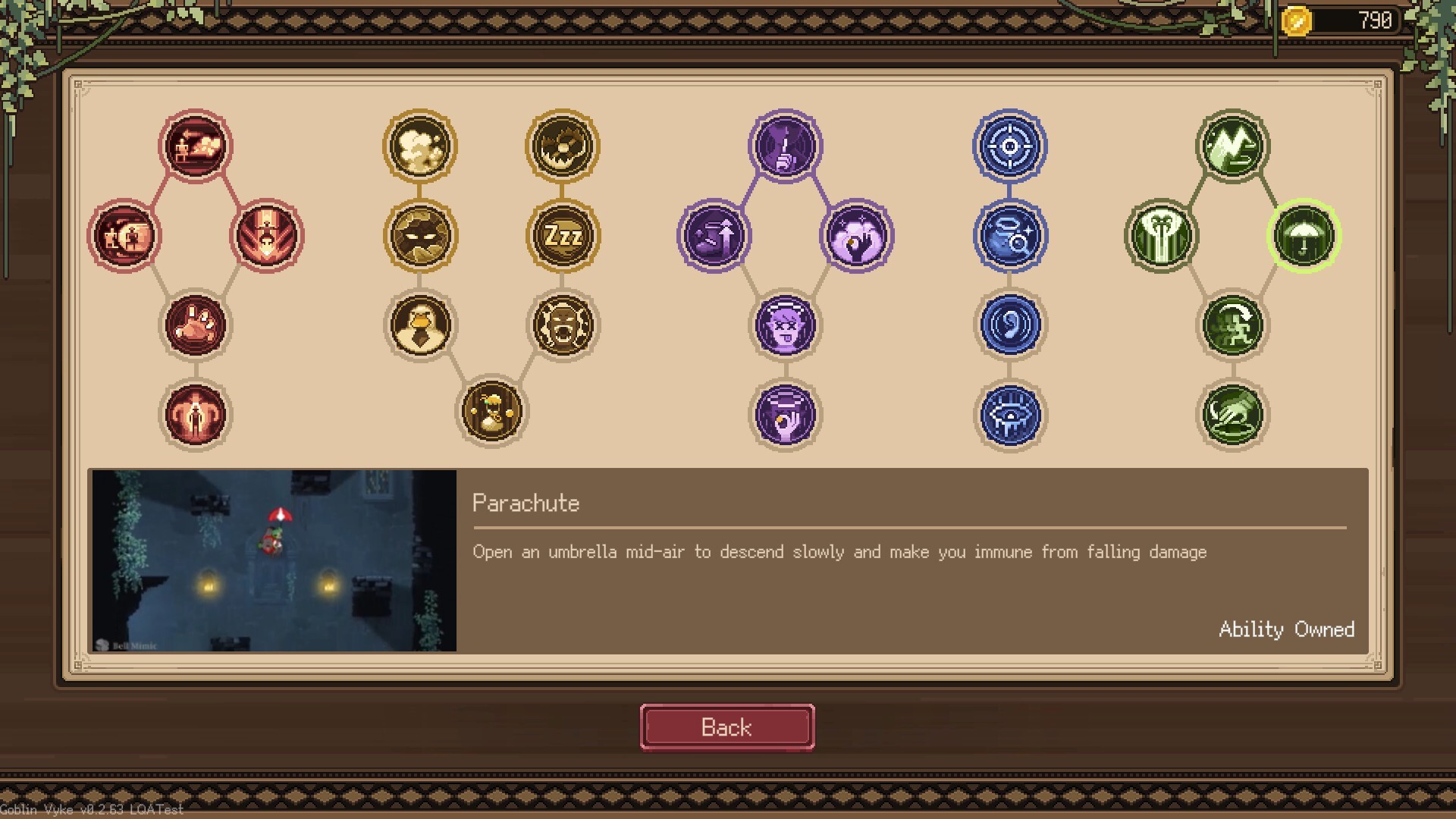Select the Zzz sleep skill node
1456x819 pixels.
click(562, 236)
